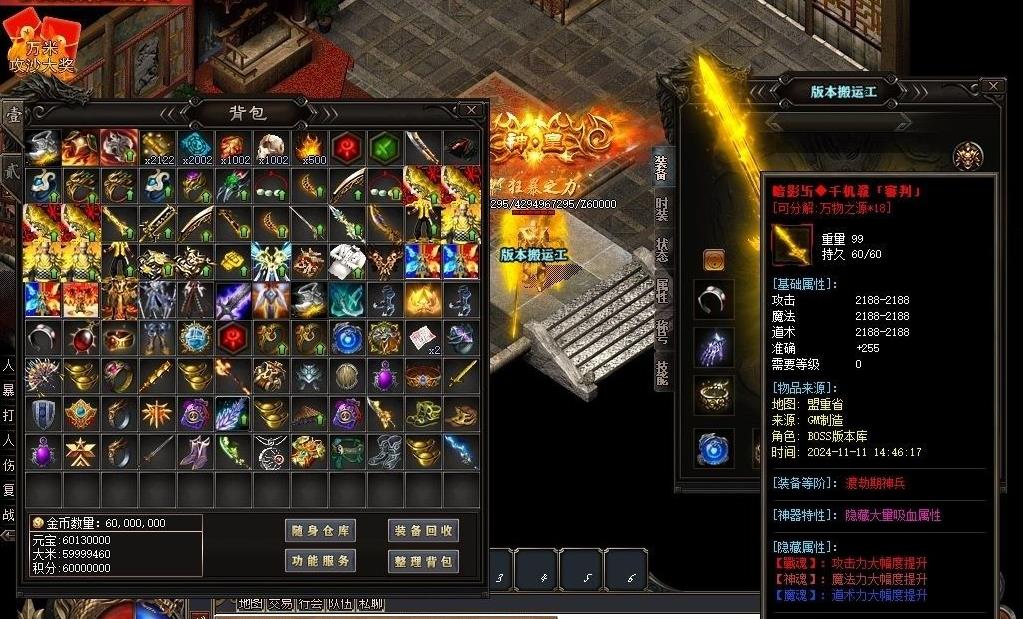Select the blue orb equipment slot

714,447
